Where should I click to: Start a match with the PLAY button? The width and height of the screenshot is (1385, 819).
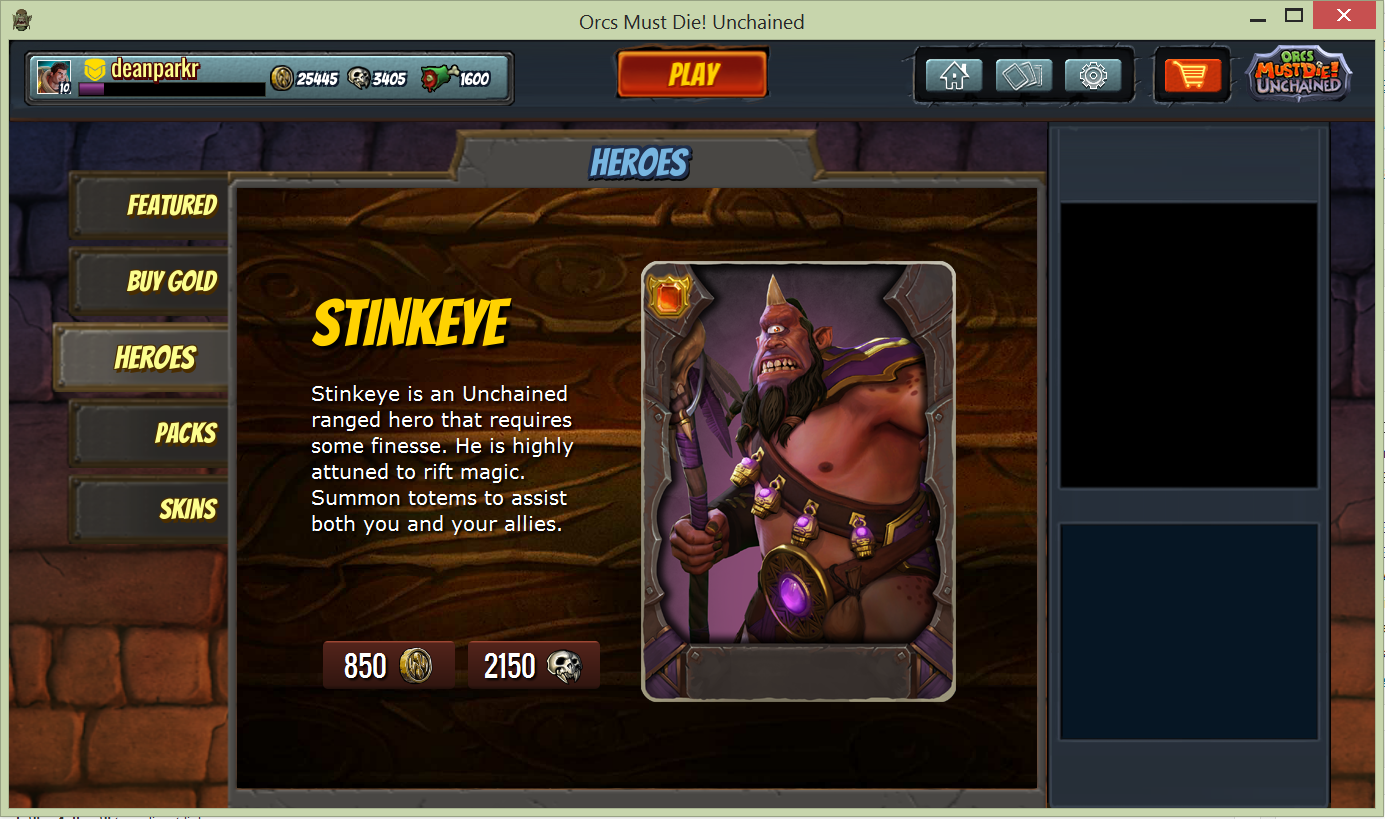point(693,75)
